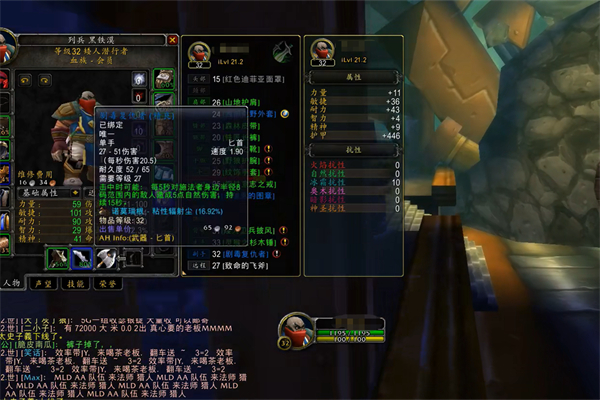Select the 荣誉 honor tab

[x=106, y=283]
